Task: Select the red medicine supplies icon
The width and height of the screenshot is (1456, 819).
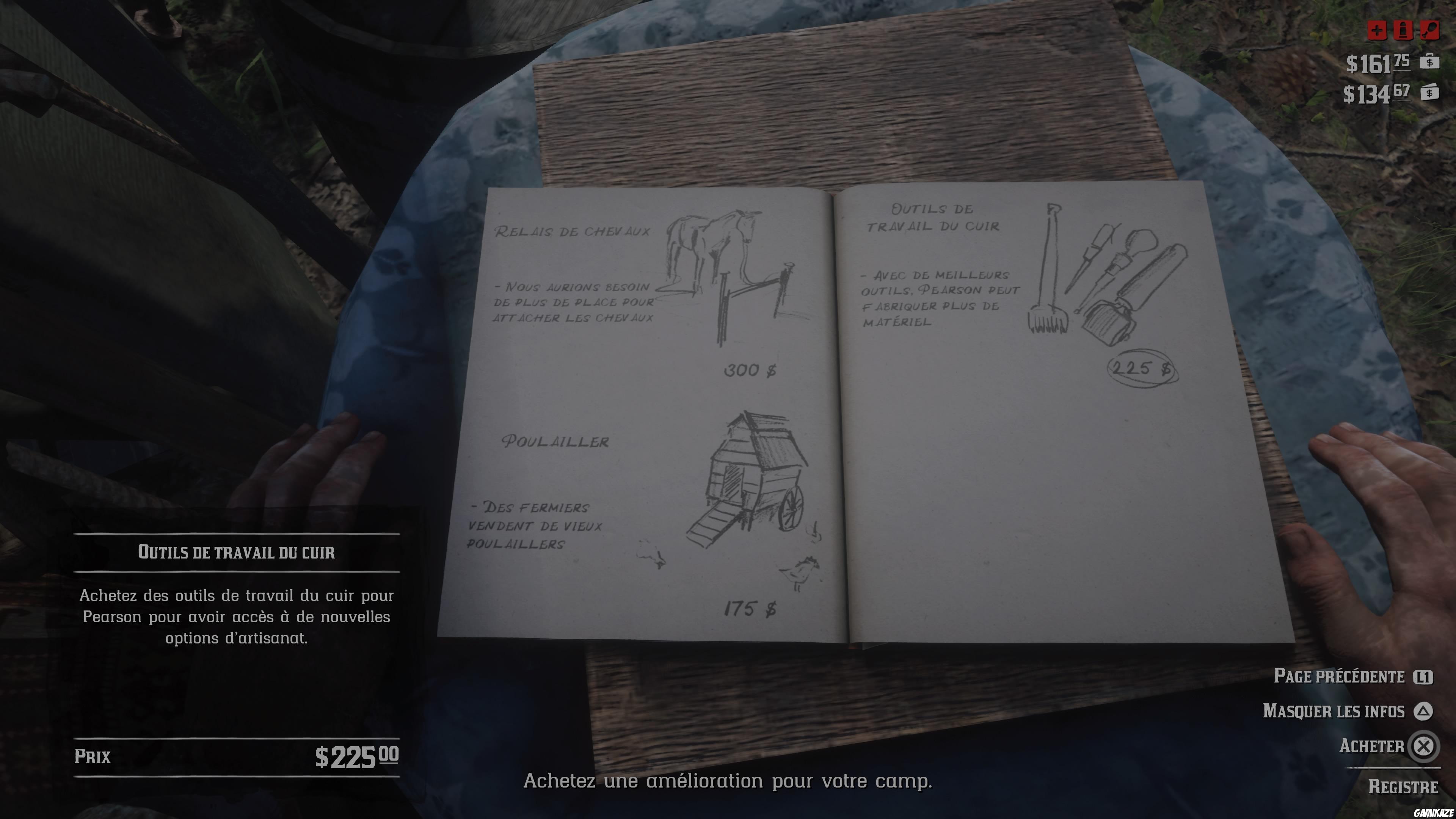Action: tap(1378, 30)
